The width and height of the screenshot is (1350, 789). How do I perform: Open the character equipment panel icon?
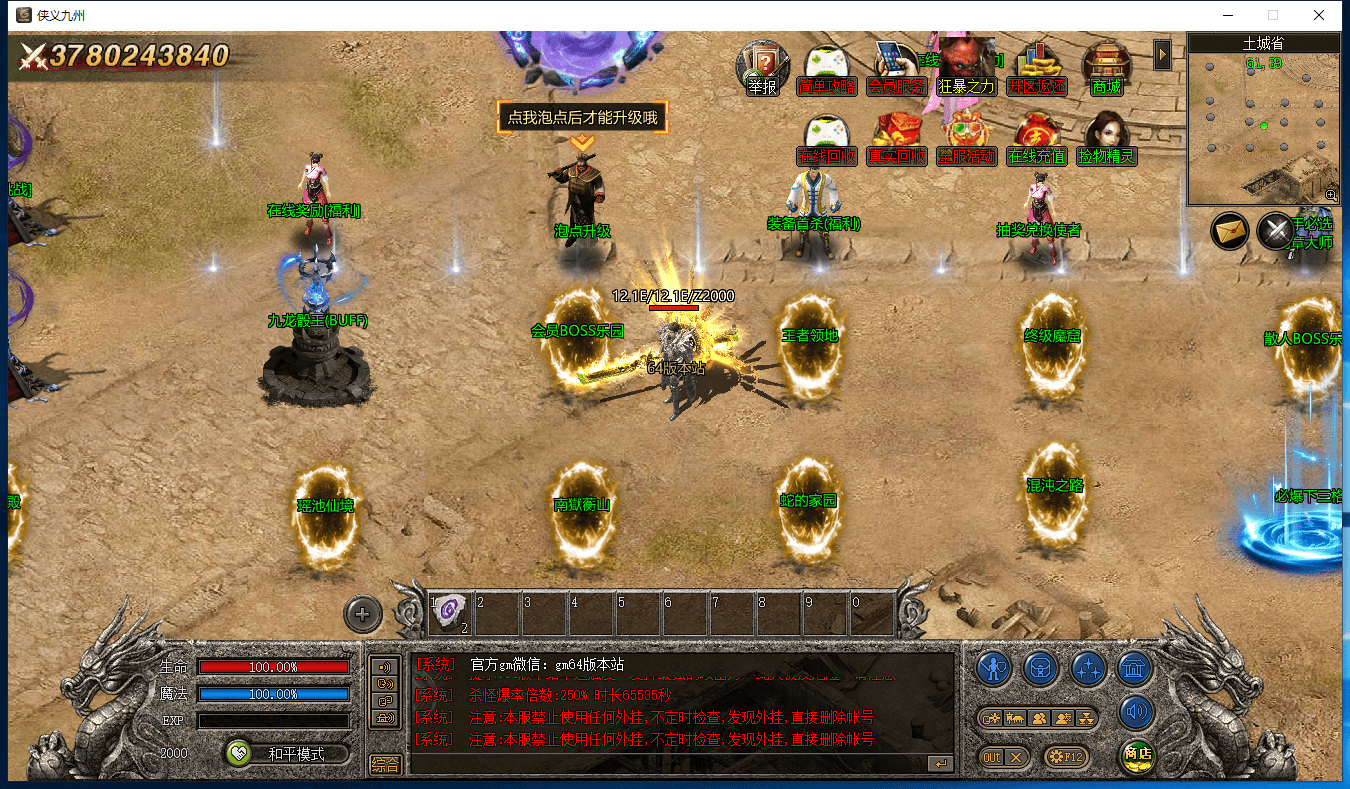(993, 668)
